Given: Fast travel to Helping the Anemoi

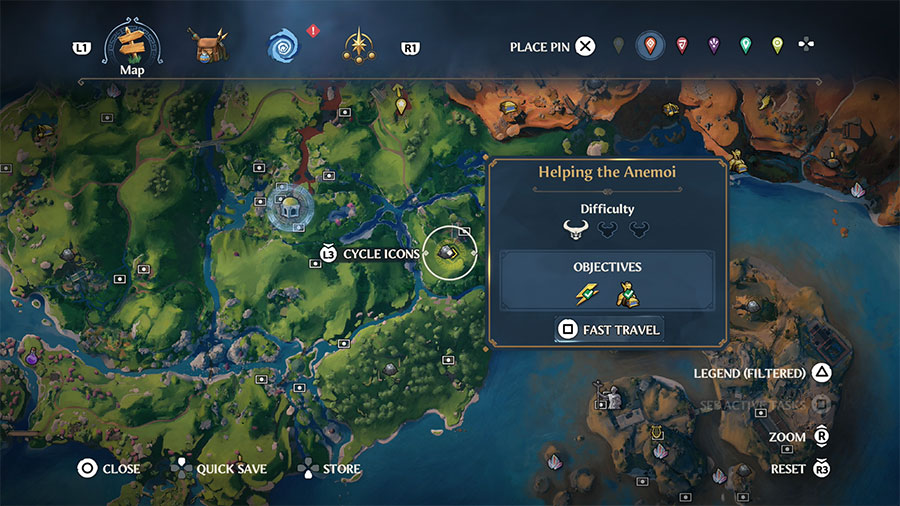Looking at the screenshot, I should click(x=609, y=329).
